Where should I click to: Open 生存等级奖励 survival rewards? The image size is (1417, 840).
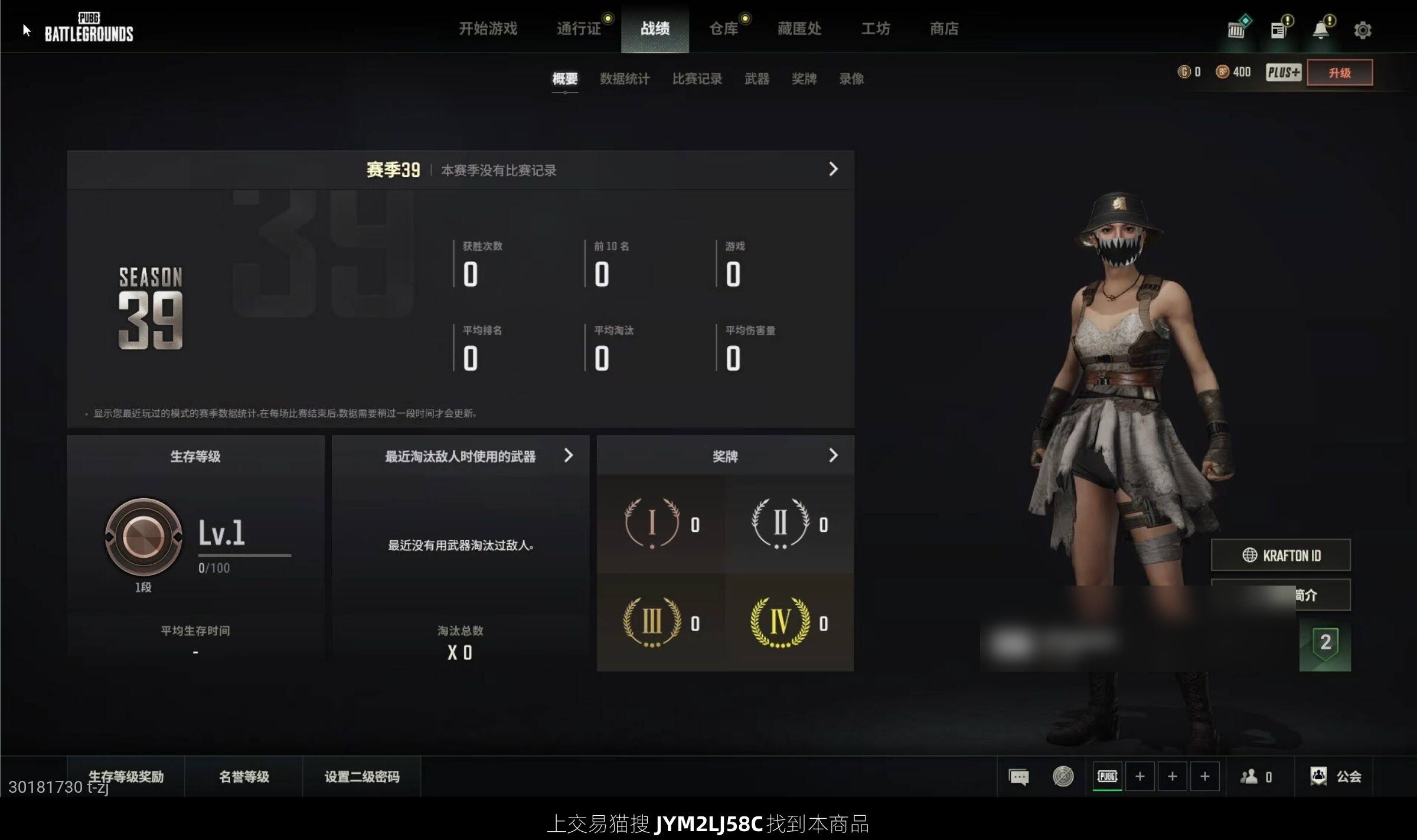tap(126, 776)
